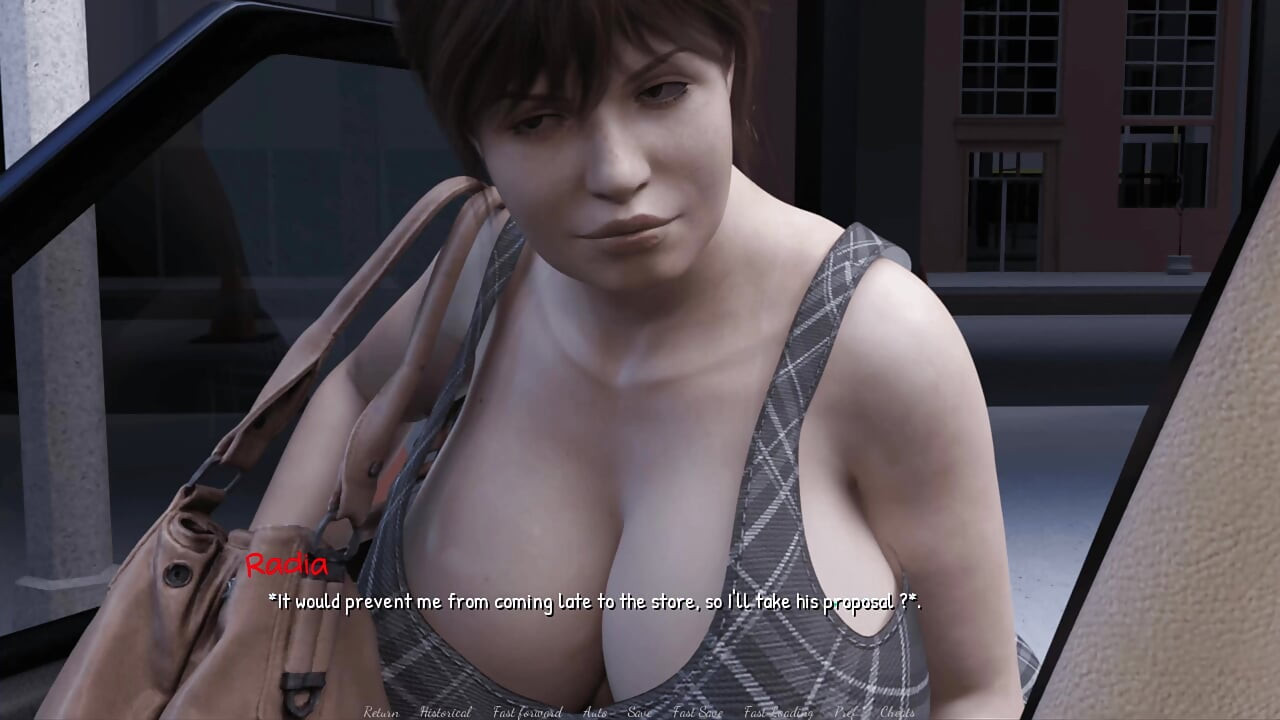Perform a Fast Save
Viewport: 1280px width, 720px height.
coord(697,713)
